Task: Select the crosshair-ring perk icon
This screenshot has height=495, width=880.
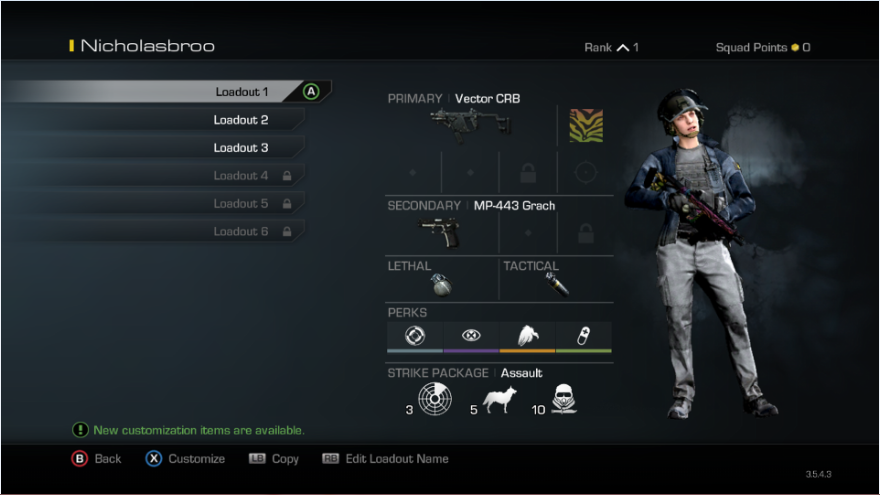Action: pos(414,336)
